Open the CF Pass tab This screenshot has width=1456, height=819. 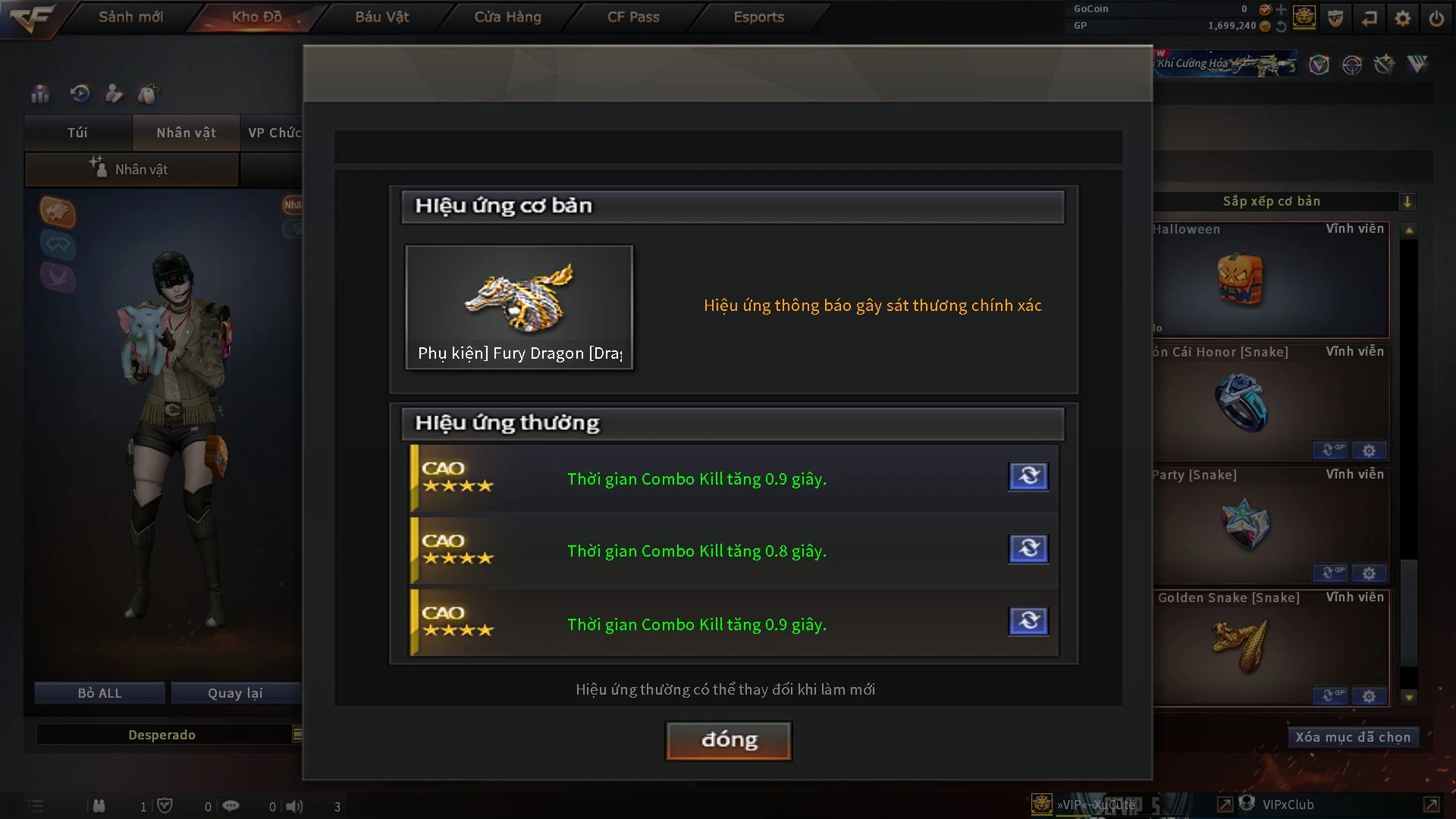pyautogui.click(x=633, y=17)
